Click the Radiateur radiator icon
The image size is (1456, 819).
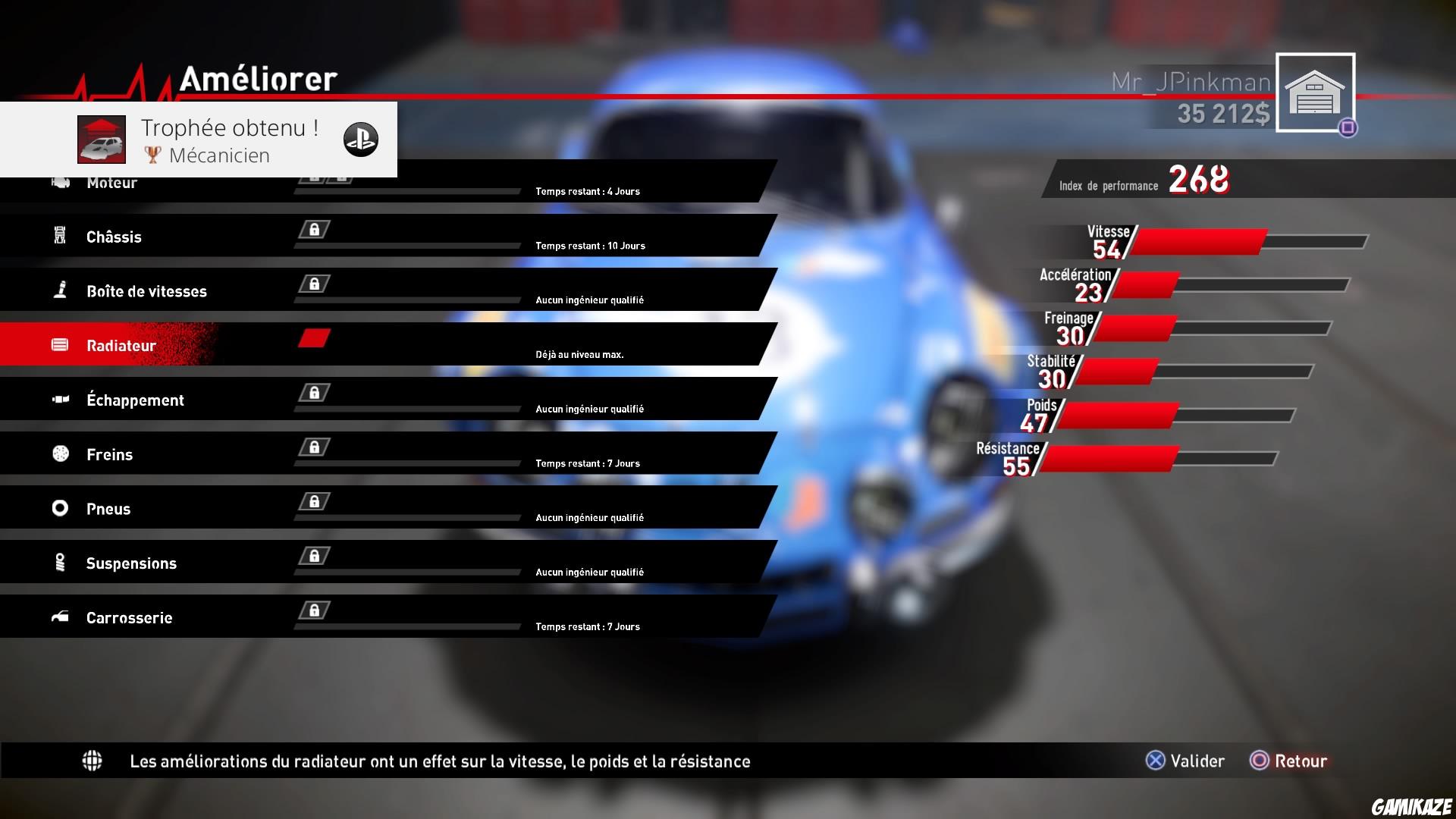pos(59,344)
